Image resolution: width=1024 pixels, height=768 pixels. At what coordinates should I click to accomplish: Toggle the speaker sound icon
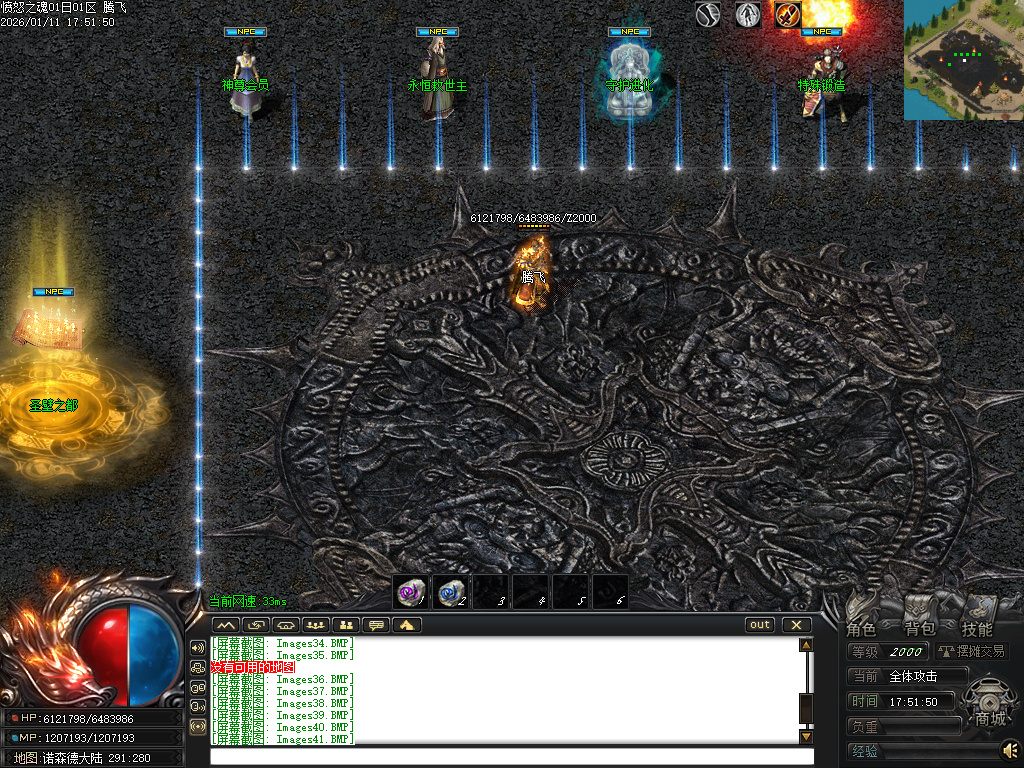(1010, 748)
